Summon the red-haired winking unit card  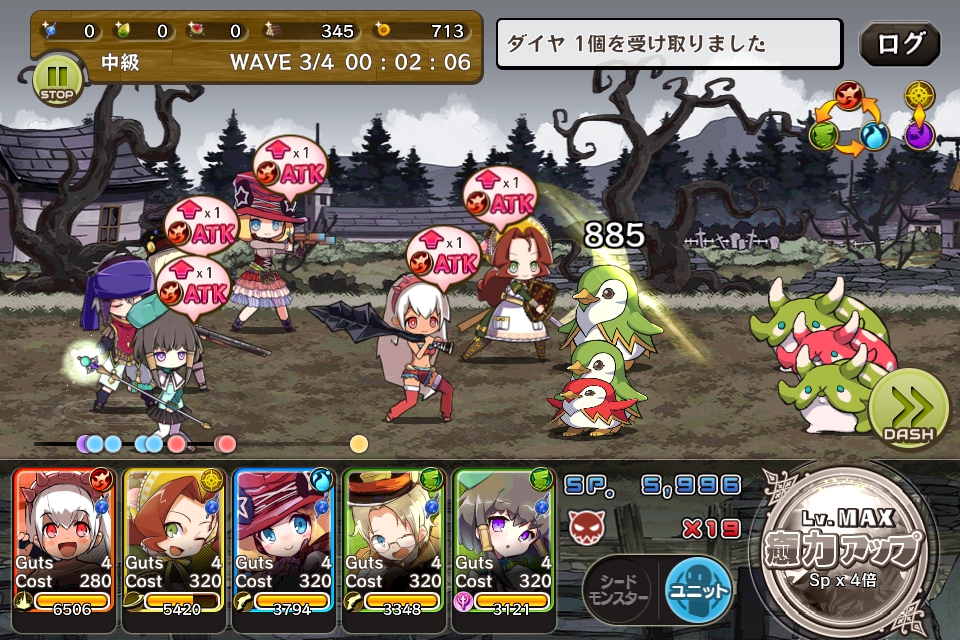pyautogui.click(x=175, y=540)
